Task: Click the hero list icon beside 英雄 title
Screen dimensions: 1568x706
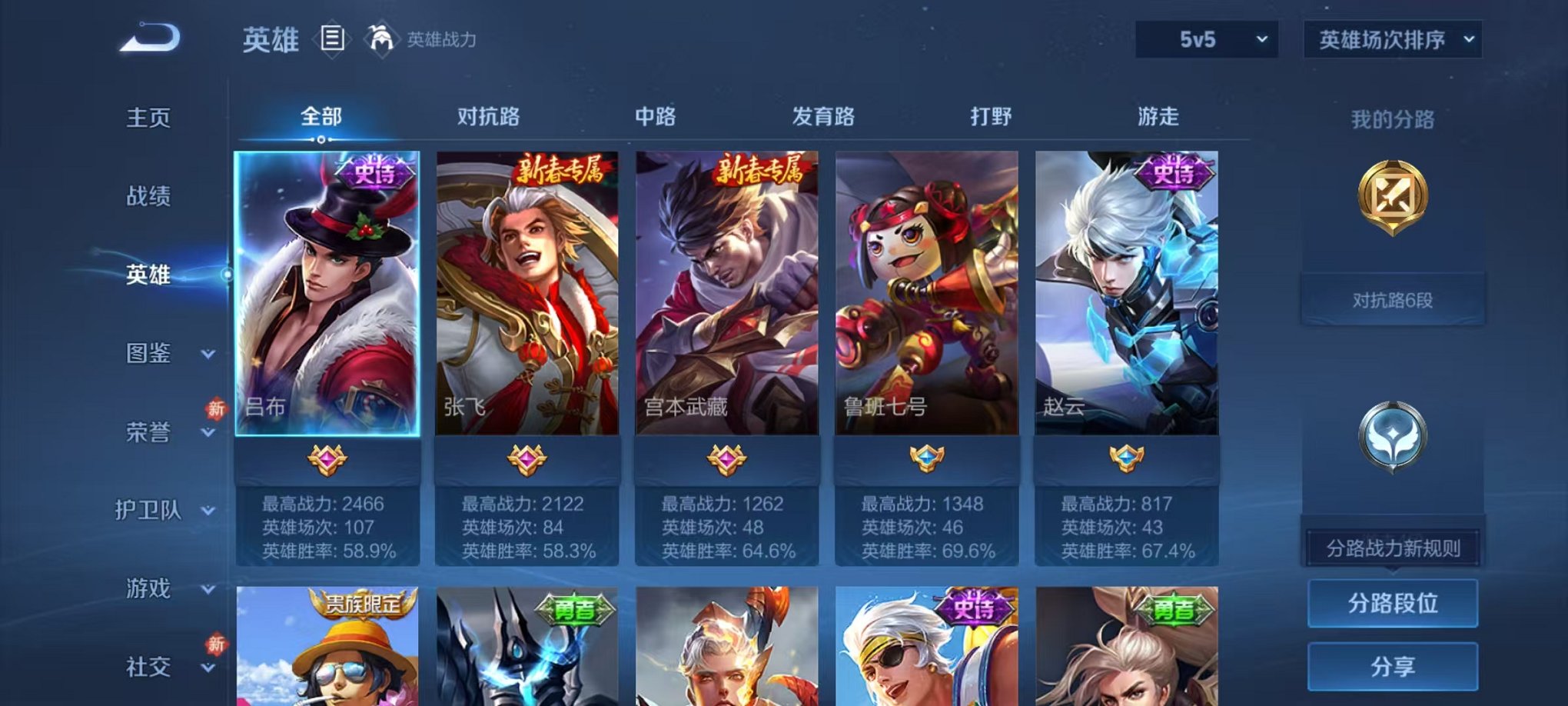Action: 331,38
